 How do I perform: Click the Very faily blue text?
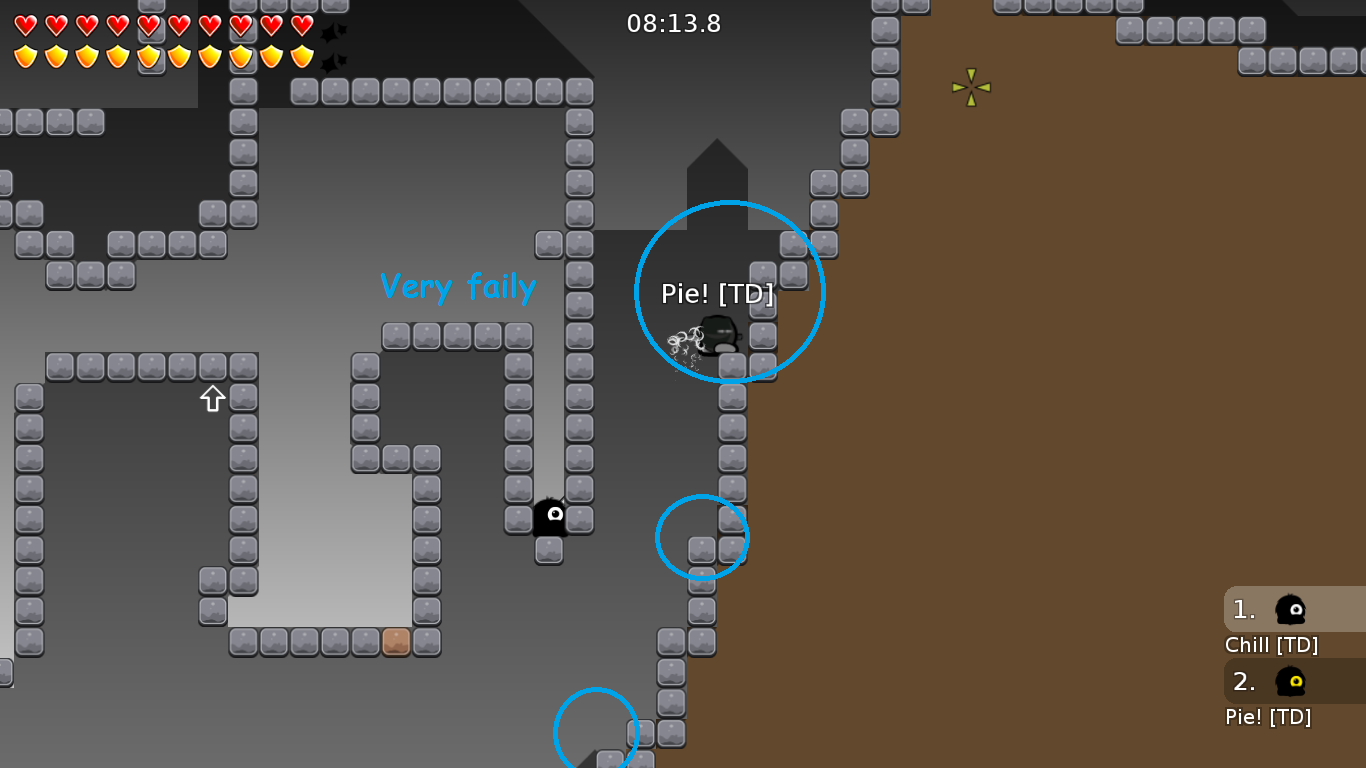458,287
